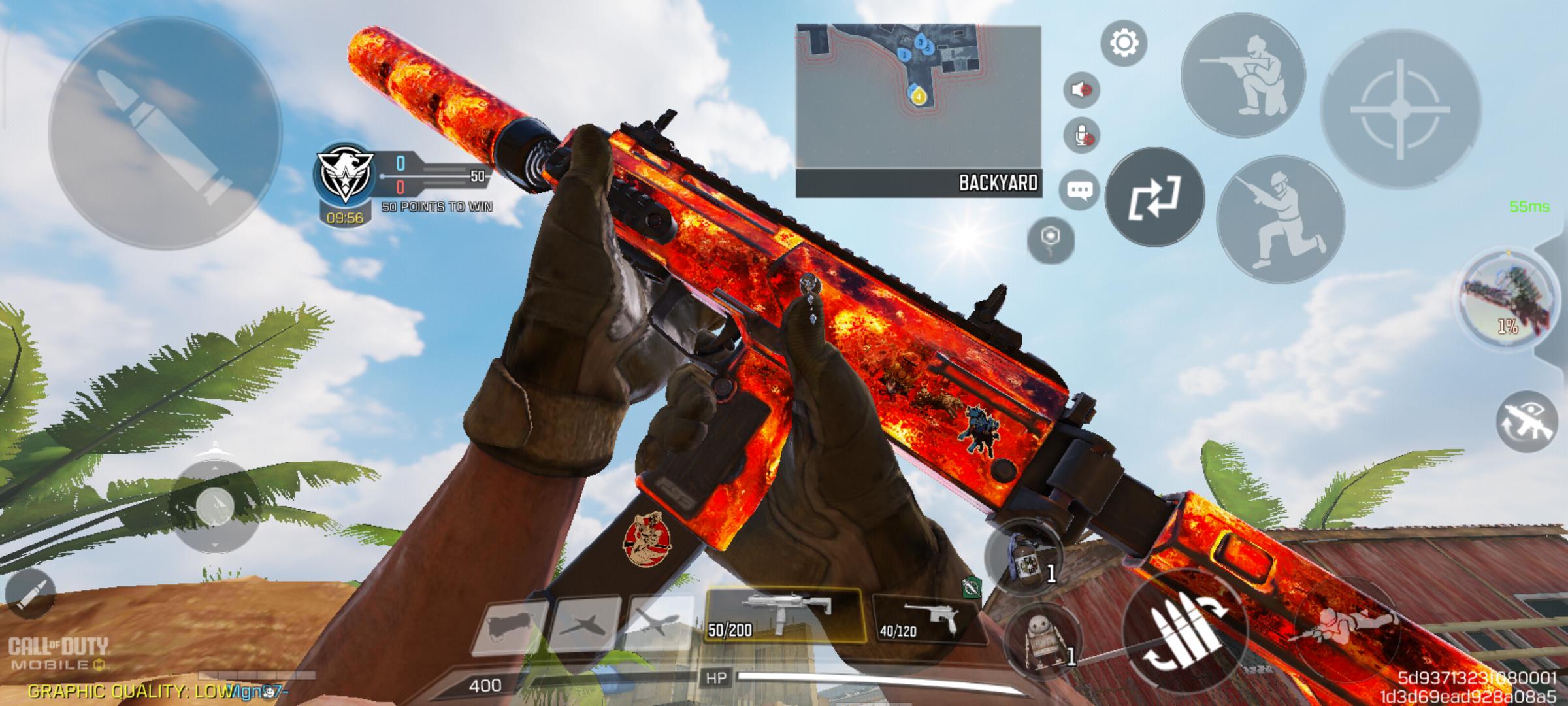The height and width of the screenshot is (706, 1568).
Task: Open the settings gear icon
Action: coord(1123,43)
